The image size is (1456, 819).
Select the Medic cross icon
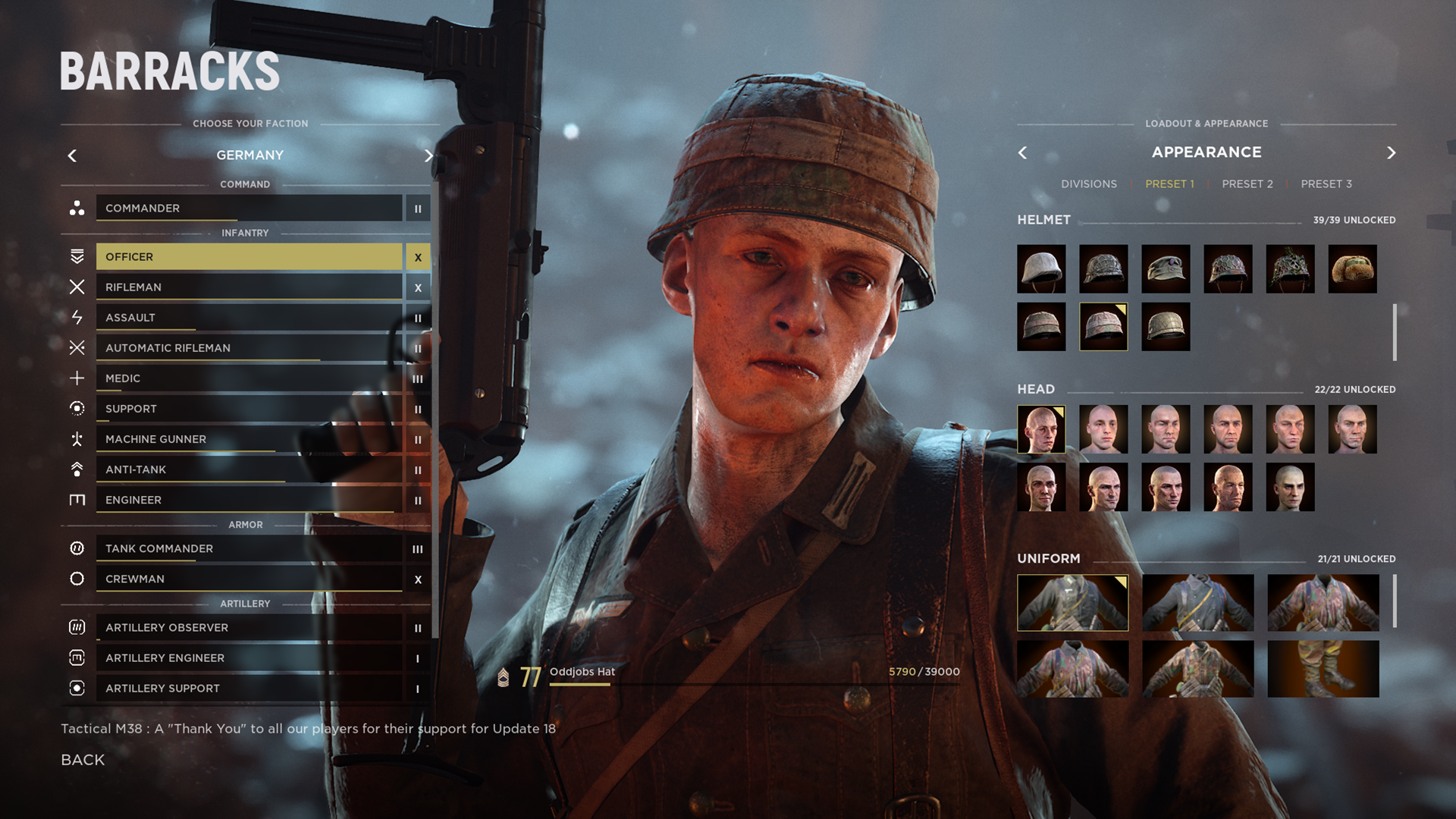click(76, 378)
